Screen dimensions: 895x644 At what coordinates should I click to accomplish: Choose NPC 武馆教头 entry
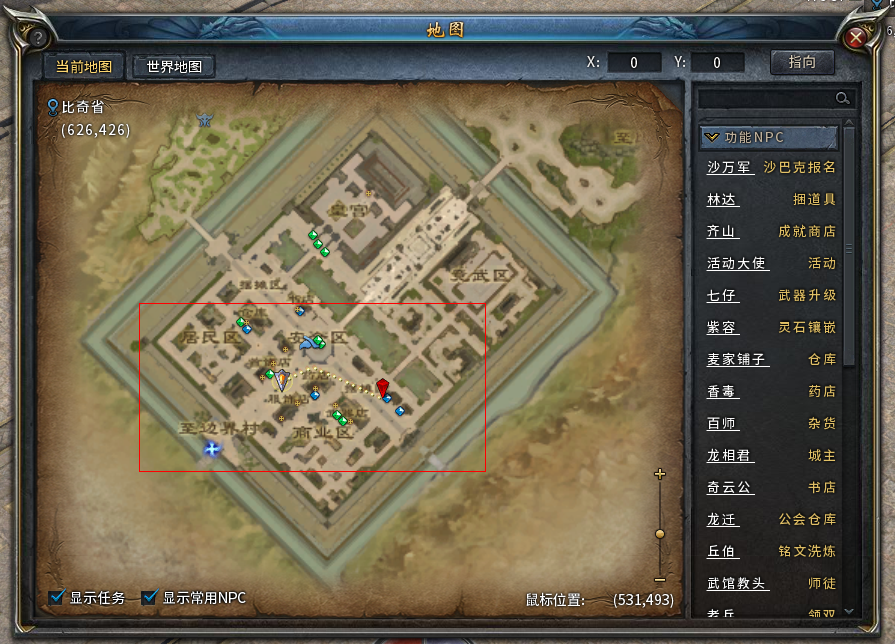click(736, 584)
